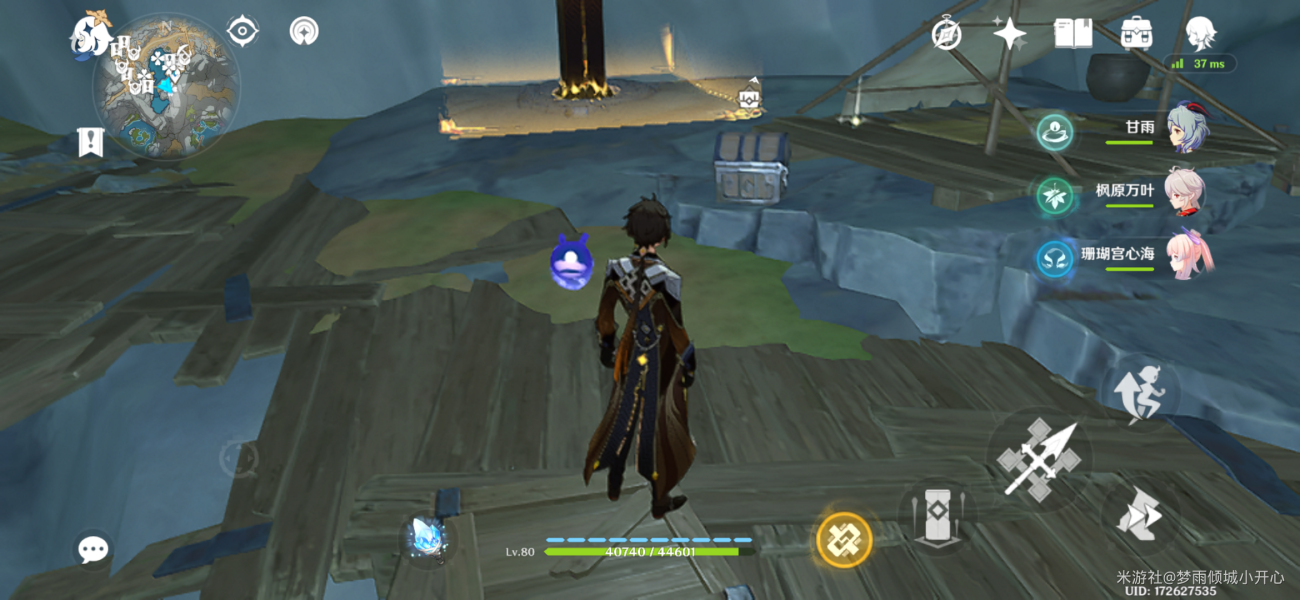This screenshot has width=1300, height=600.
Task: Open the backpack inventory
Action: pos(1136,34)
